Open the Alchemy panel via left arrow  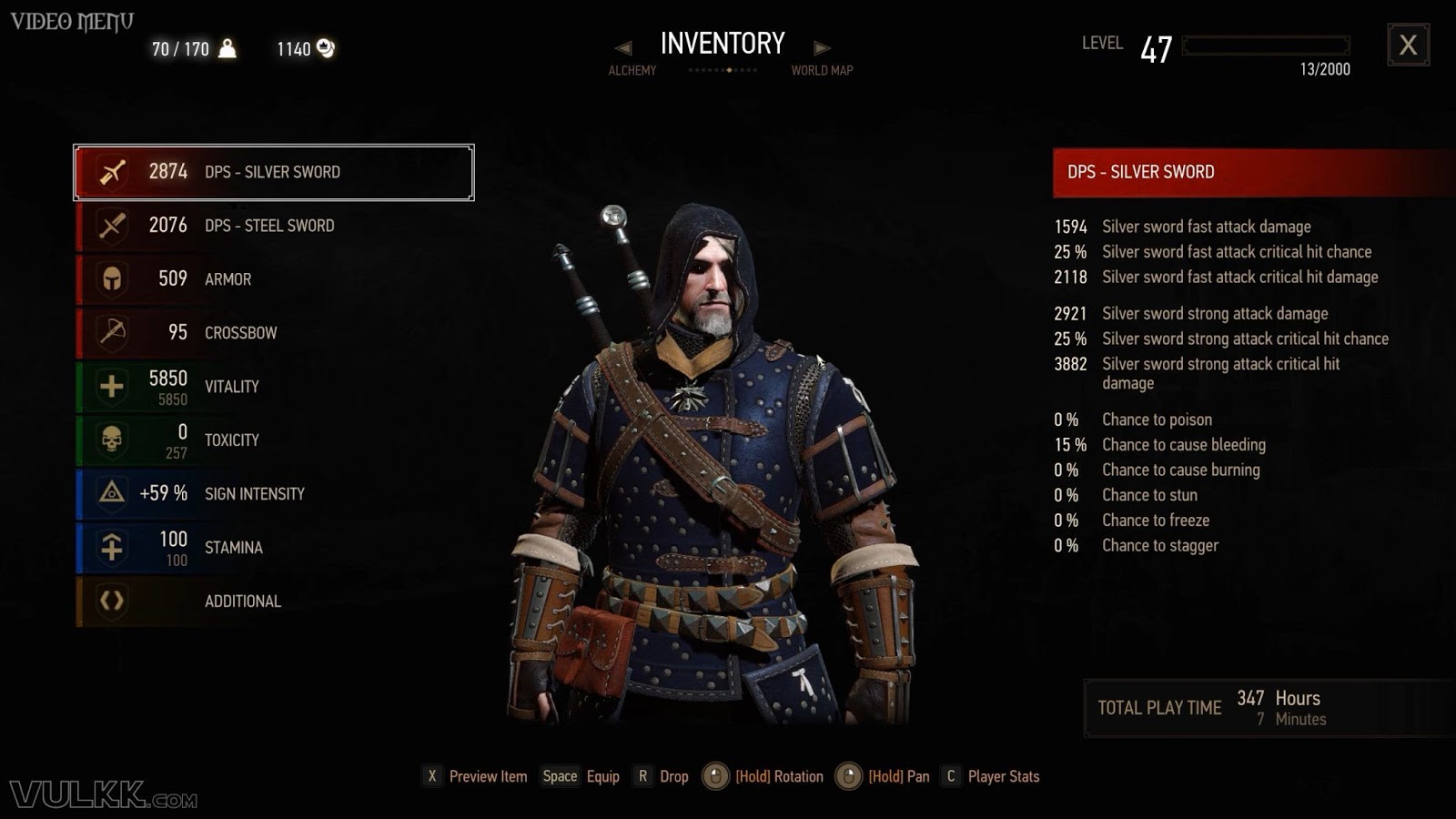tap(622, 45)
